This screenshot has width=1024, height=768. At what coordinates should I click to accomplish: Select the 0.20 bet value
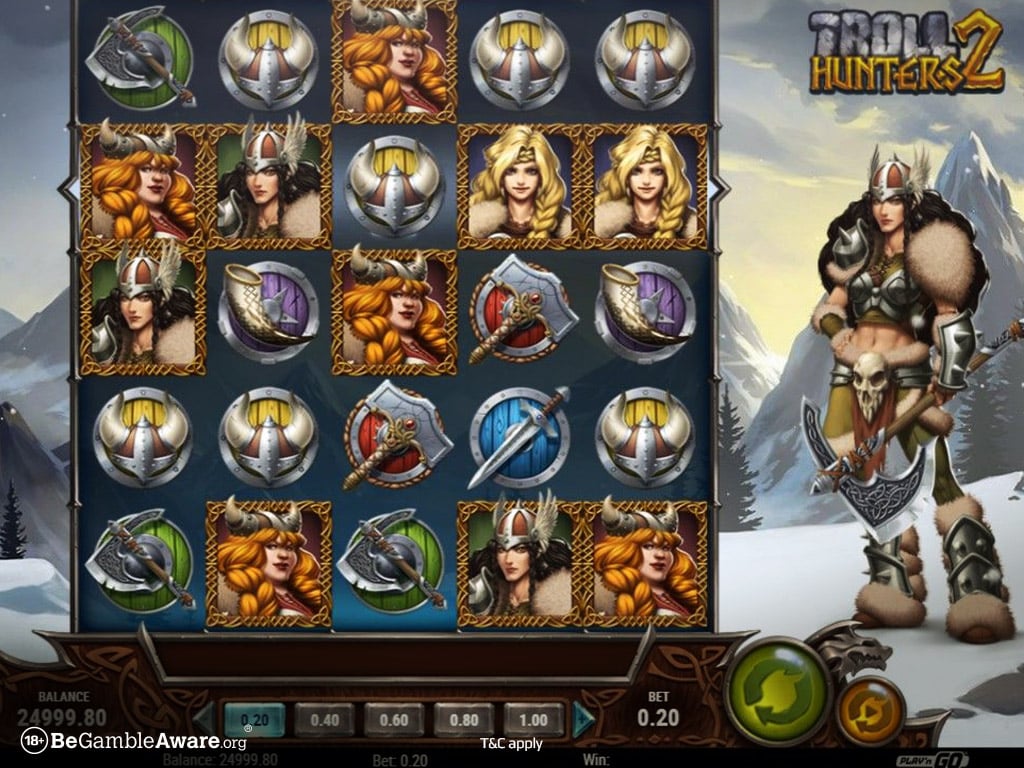(x=254, y=718)
